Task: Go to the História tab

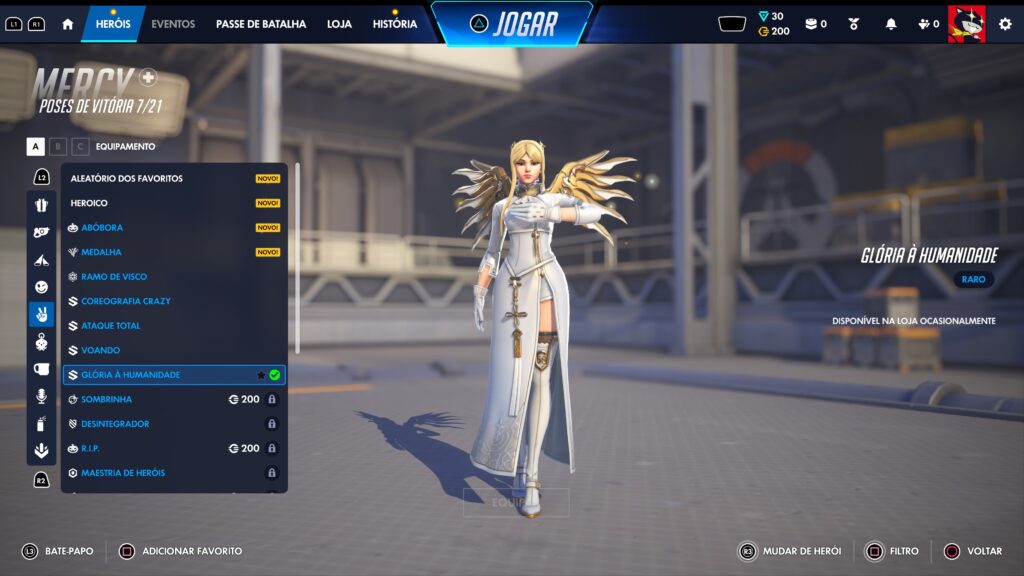Action: (394, 24)
